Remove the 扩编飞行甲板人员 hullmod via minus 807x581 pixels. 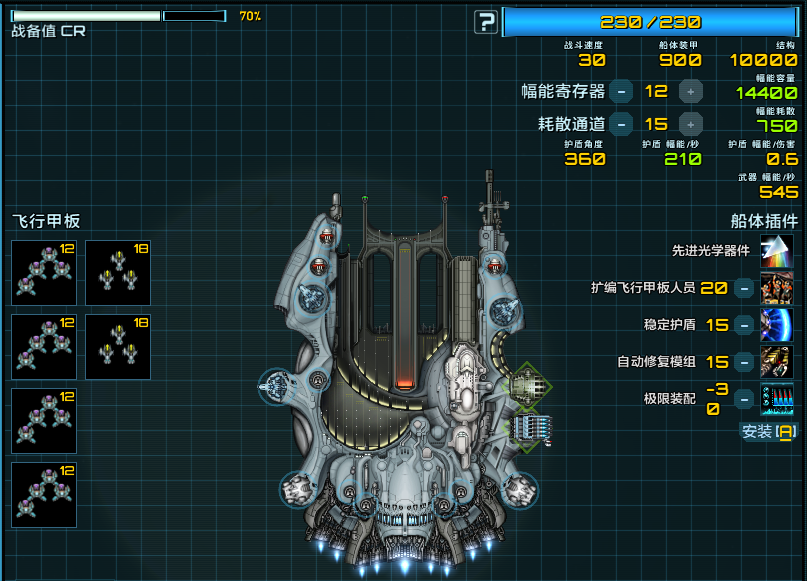[x=744, y=288]
